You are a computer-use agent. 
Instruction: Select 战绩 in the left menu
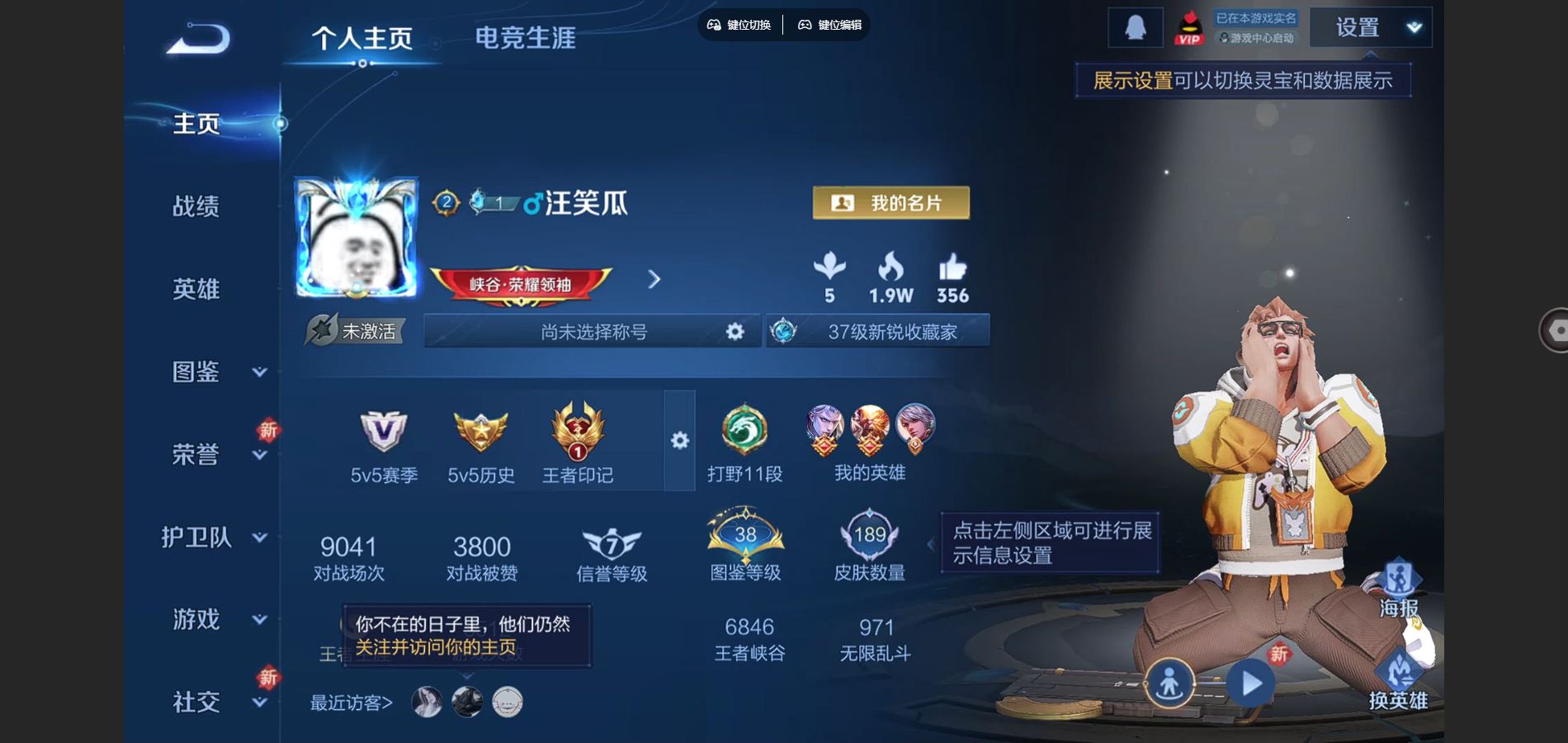[x=195, y=206]
